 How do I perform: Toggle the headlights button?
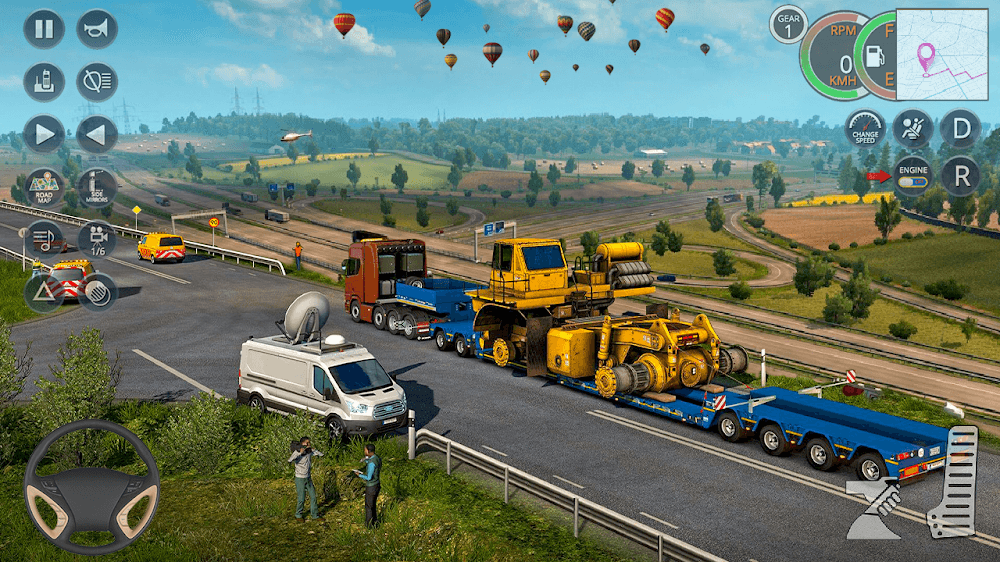pos(97,82)
